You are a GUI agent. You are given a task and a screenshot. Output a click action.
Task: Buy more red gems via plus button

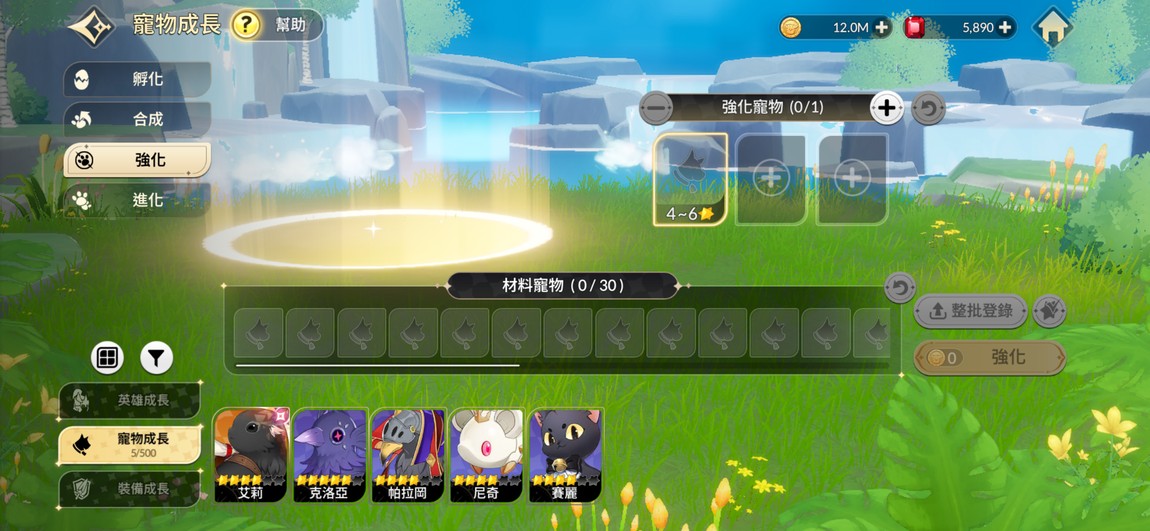coord(1005,28)
